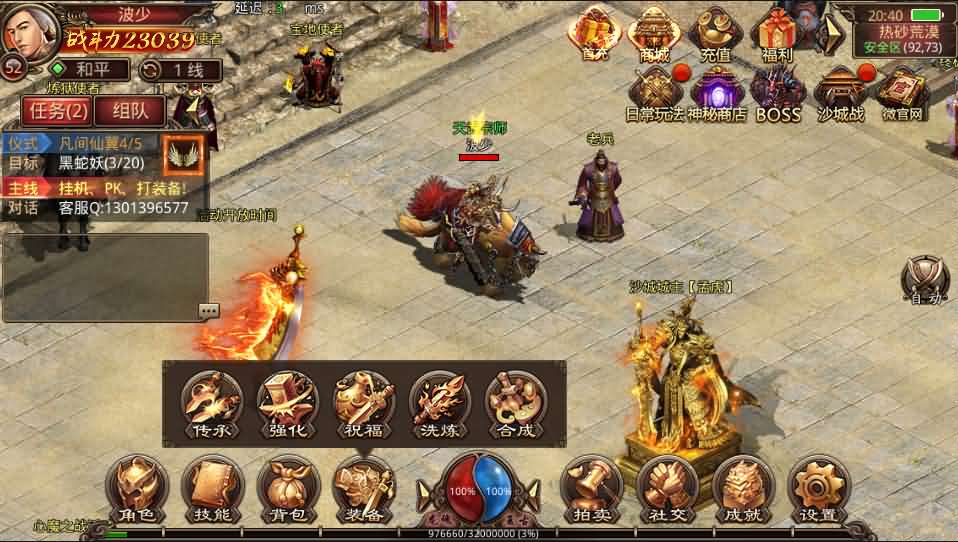Choose the 合成 synthesis option
This screenshot has height=542, width=958.
click(515, 404)
